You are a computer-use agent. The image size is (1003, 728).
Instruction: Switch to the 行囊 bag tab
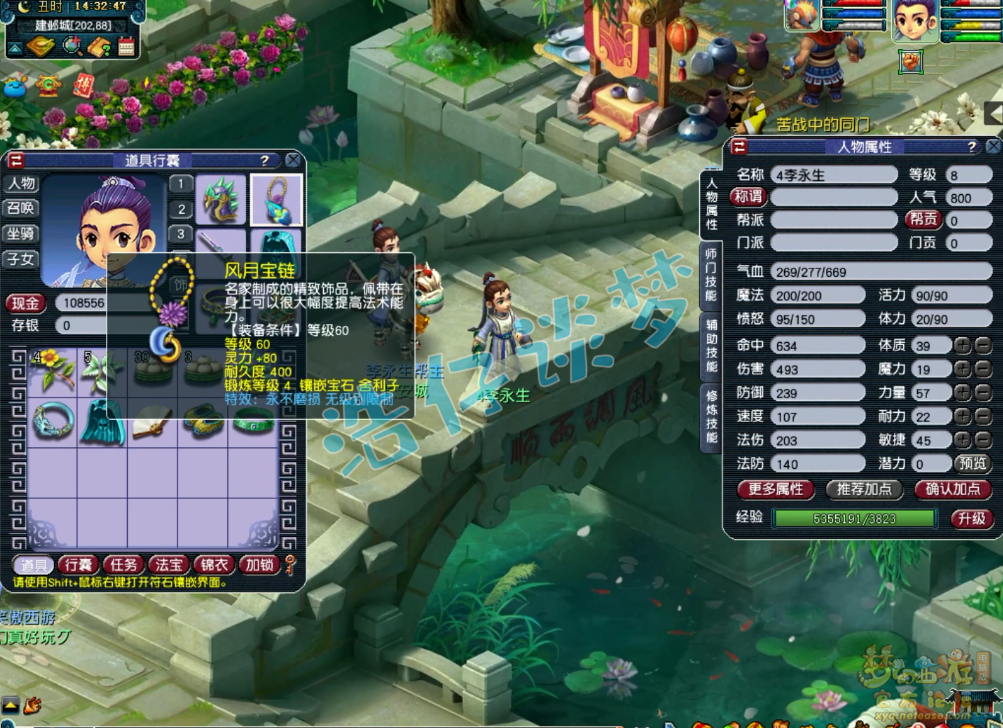pyautogui.click(x=77, y=565)
